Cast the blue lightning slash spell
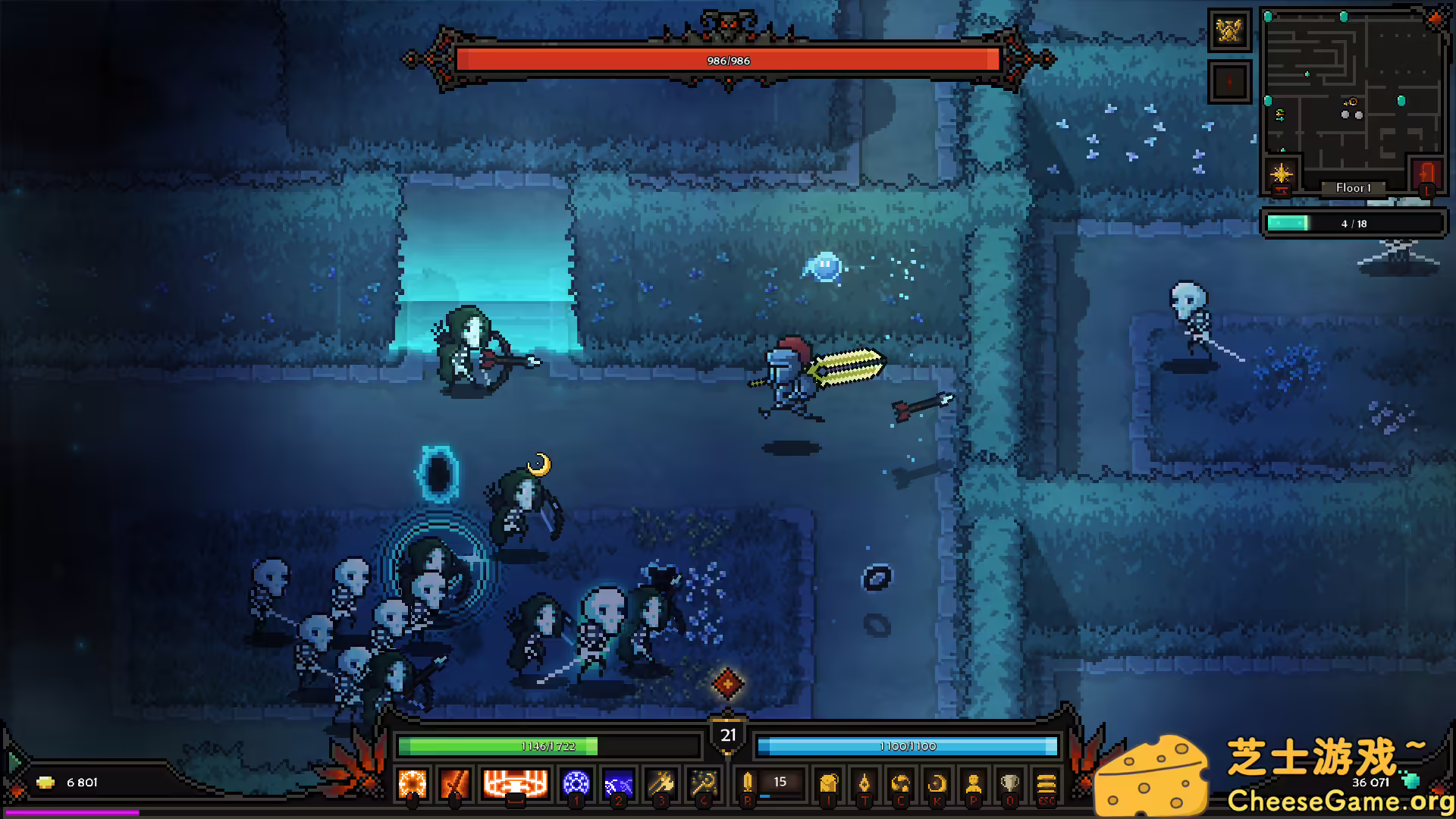Viewport: 1456px width, 819px height. (619, 783)
